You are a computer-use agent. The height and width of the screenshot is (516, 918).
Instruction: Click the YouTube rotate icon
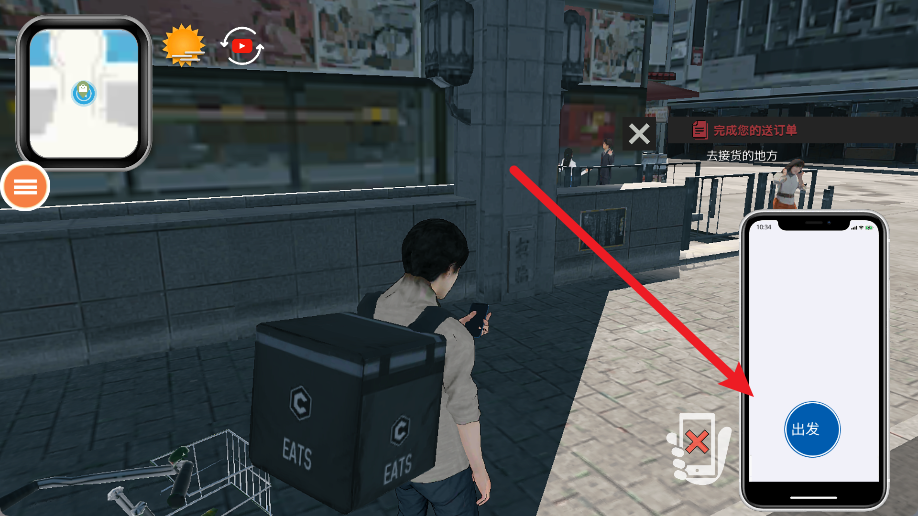tap(242, 46)
